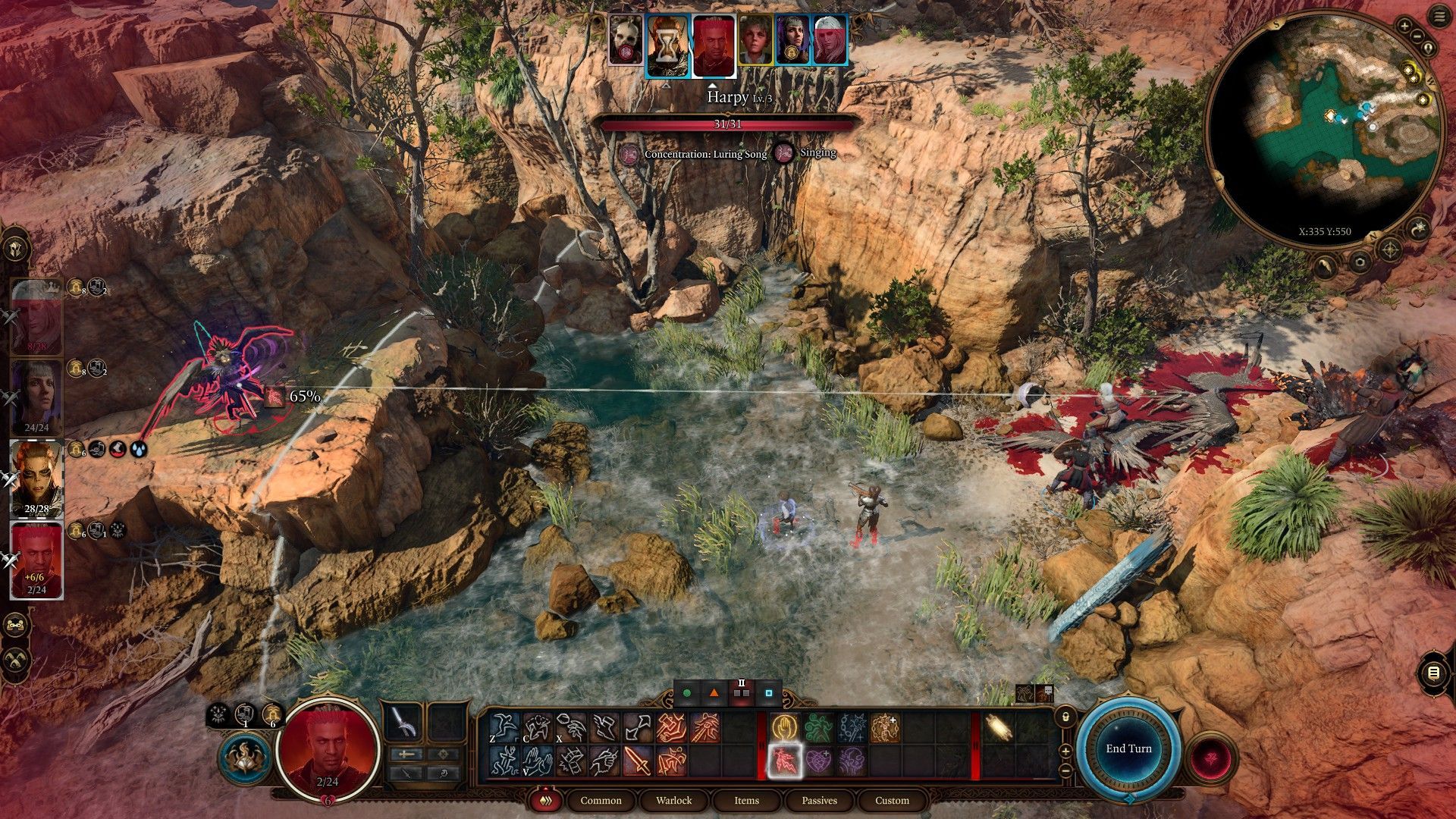
Task: Zoom in on the minimap
Action: (1404, 27)
